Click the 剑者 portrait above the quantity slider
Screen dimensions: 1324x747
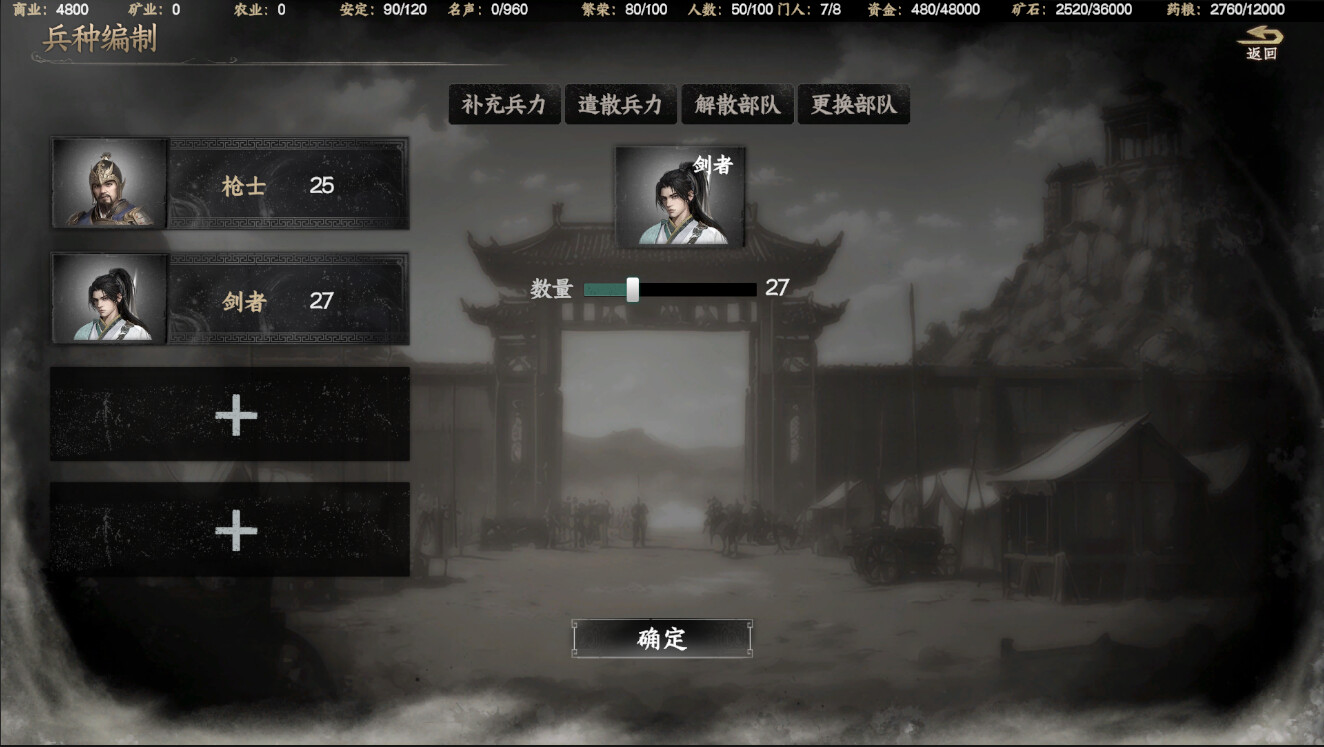click(680, 196)
